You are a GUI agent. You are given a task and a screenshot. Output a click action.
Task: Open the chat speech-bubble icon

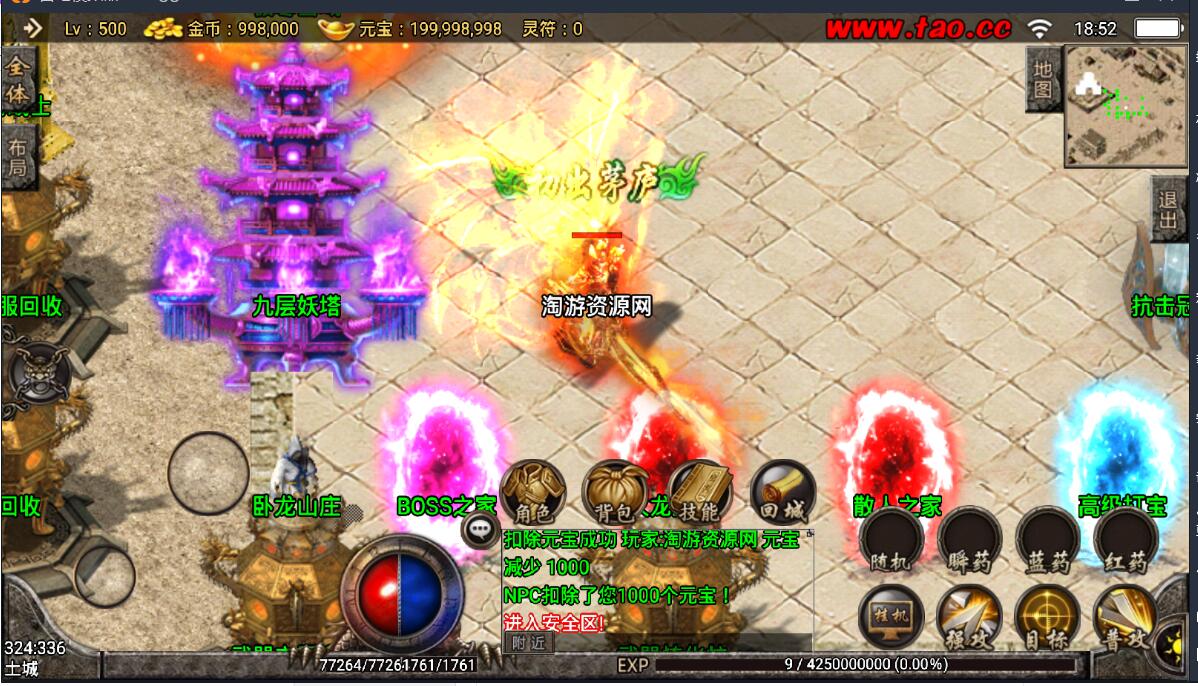pyautogui.click(x=482, y=529)
